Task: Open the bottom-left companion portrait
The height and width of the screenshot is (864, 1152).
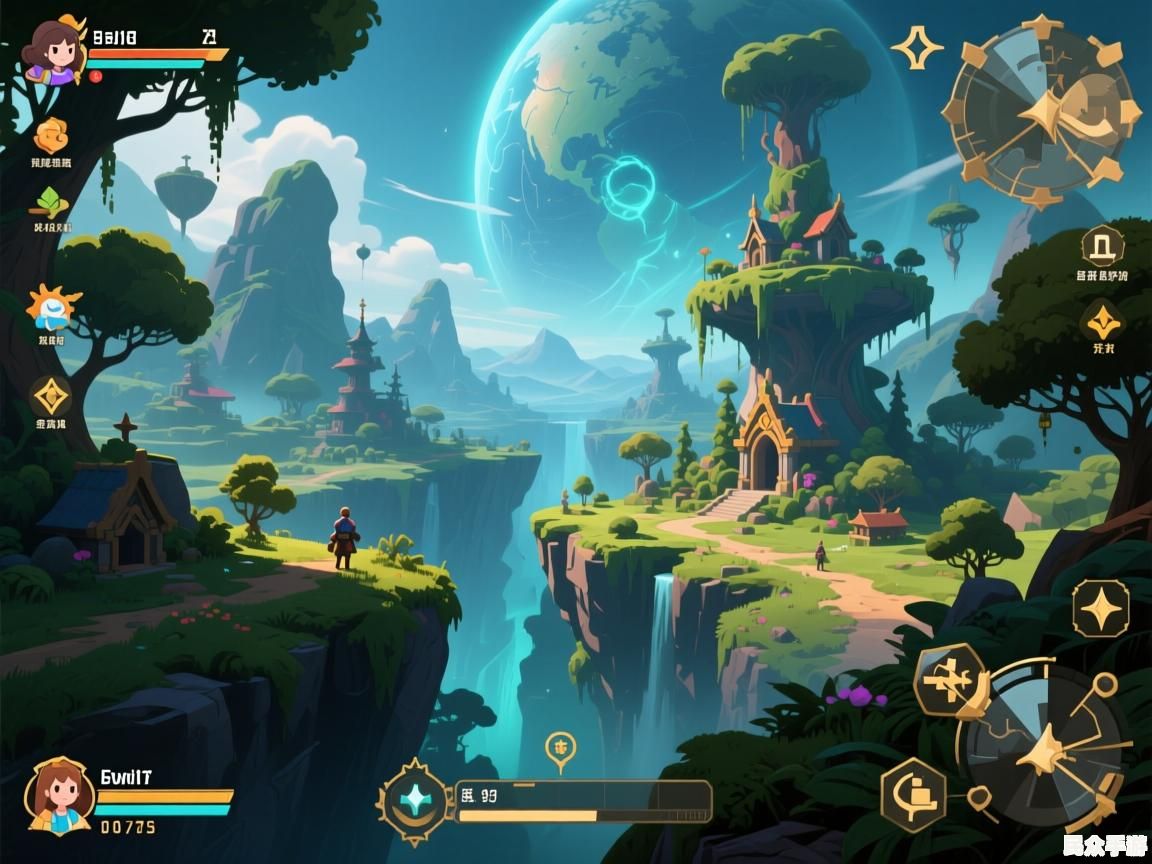Action: (60, 795)
